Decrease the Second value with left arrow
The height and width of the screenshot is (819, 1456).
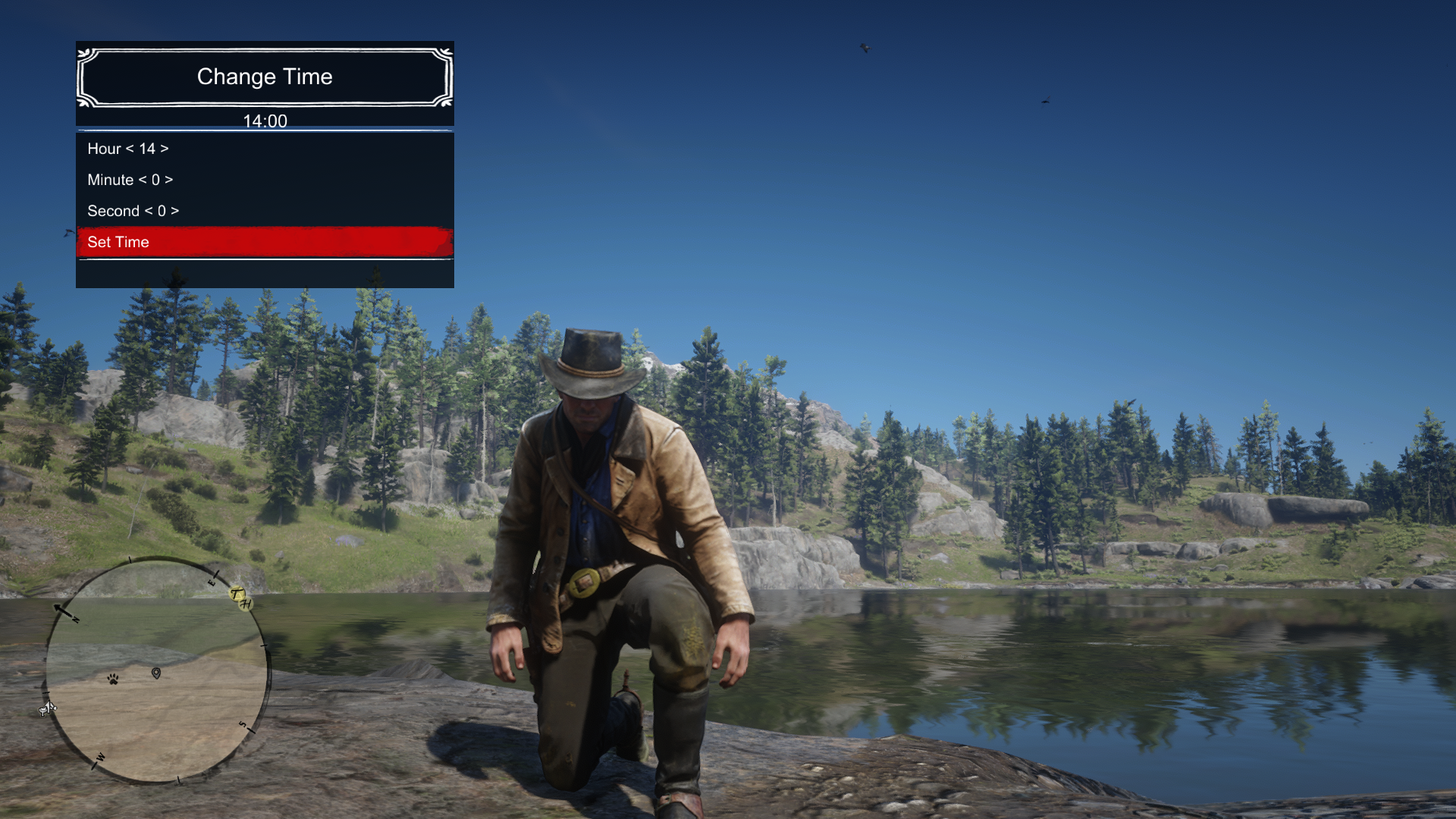coord(149,211)
